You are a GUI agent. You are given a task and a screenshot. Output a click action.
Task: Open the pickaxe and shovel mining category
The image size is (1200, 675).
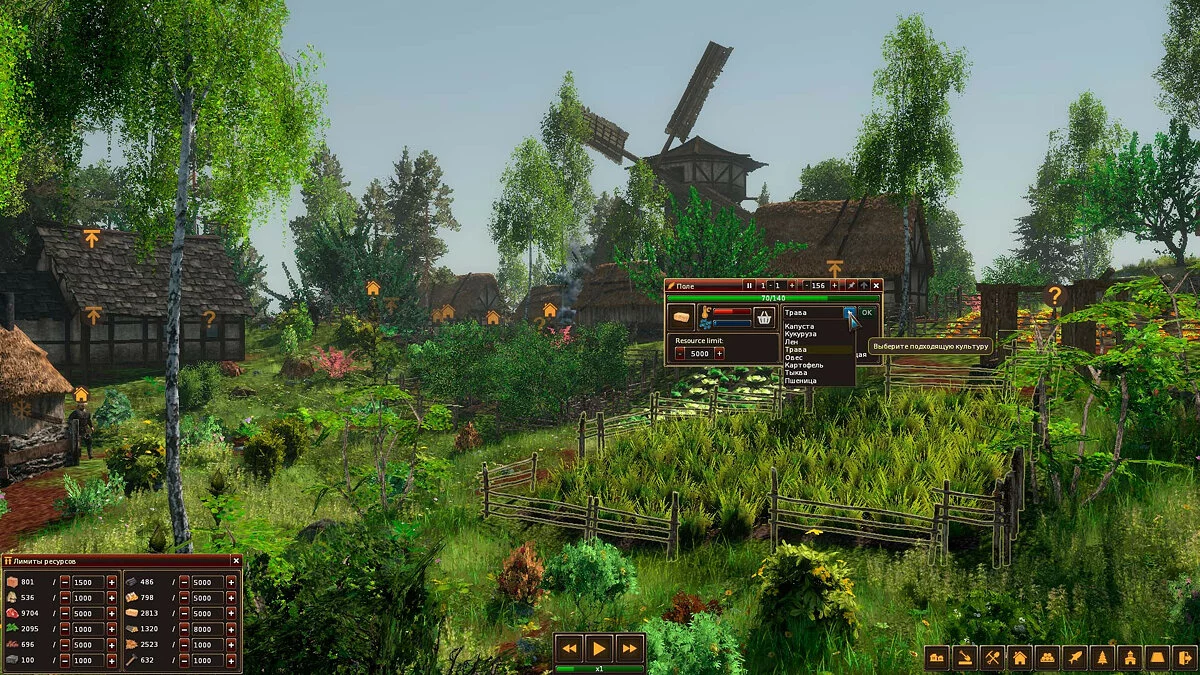coord(991,657)
